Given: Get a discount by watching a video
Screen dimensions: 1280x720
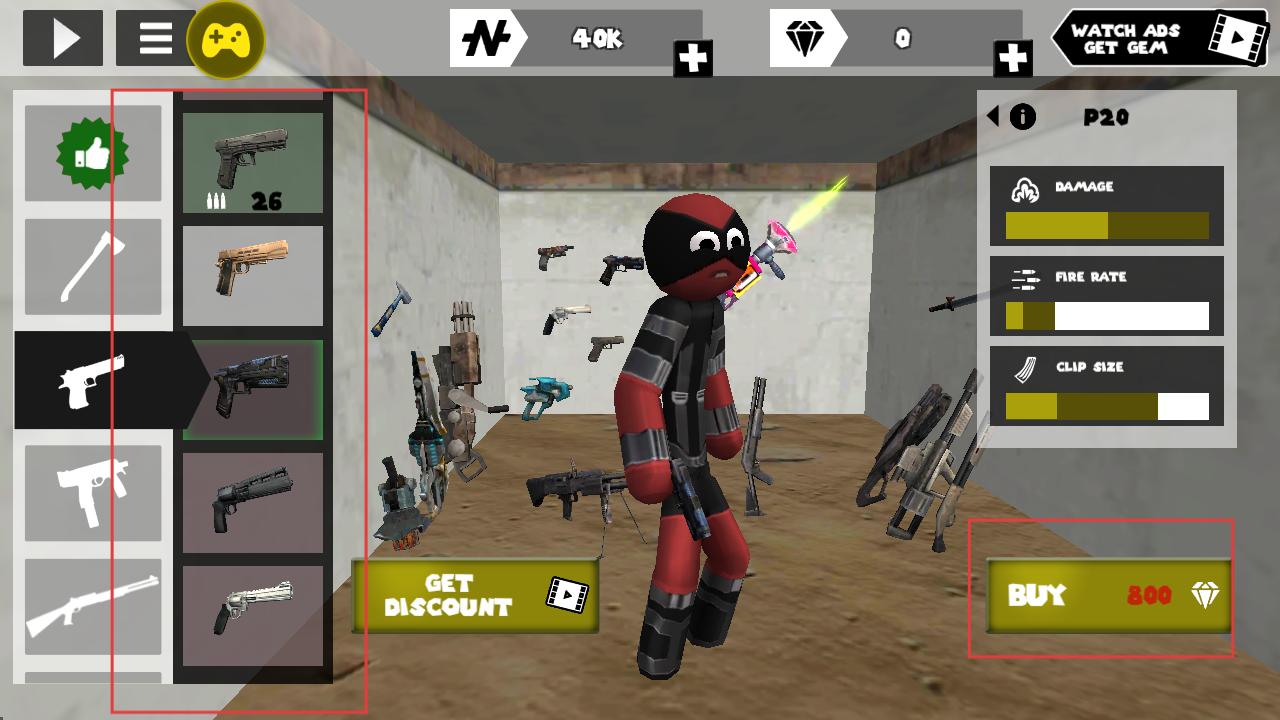Looking at the screenshot, I should coord(475,596).
